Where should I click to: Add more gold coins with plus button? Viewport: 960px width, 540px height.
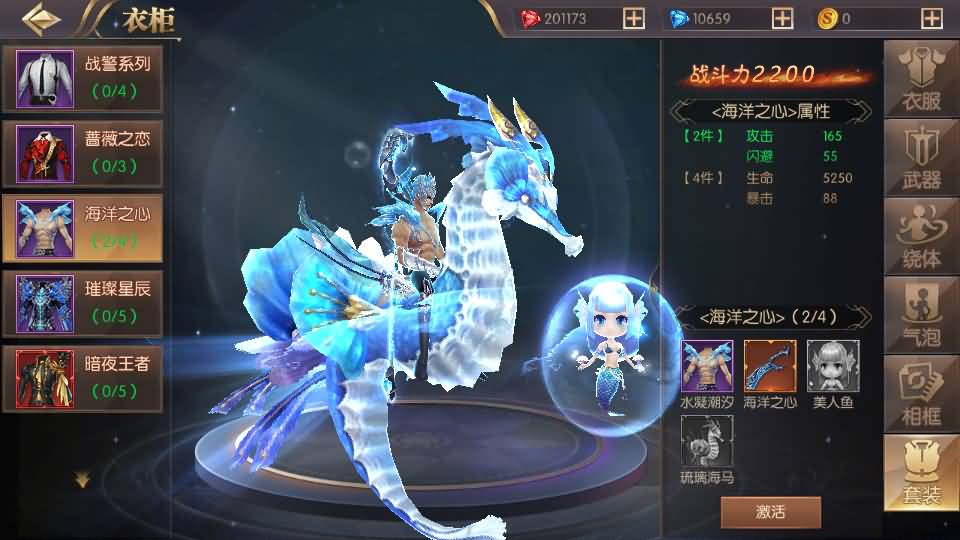tap(931, 19)
